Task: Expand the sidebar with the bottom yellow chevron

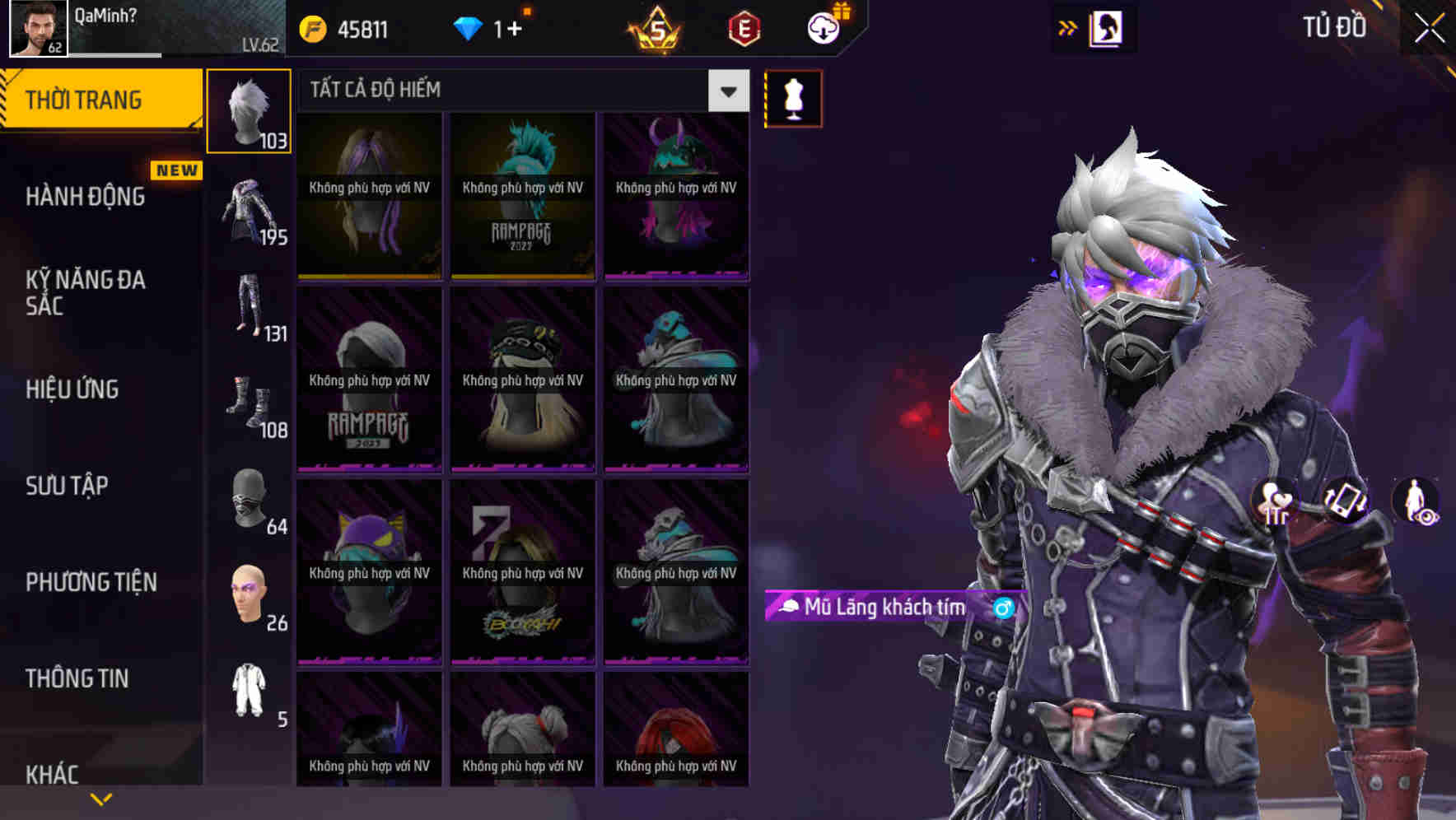Action: point(101,798)
